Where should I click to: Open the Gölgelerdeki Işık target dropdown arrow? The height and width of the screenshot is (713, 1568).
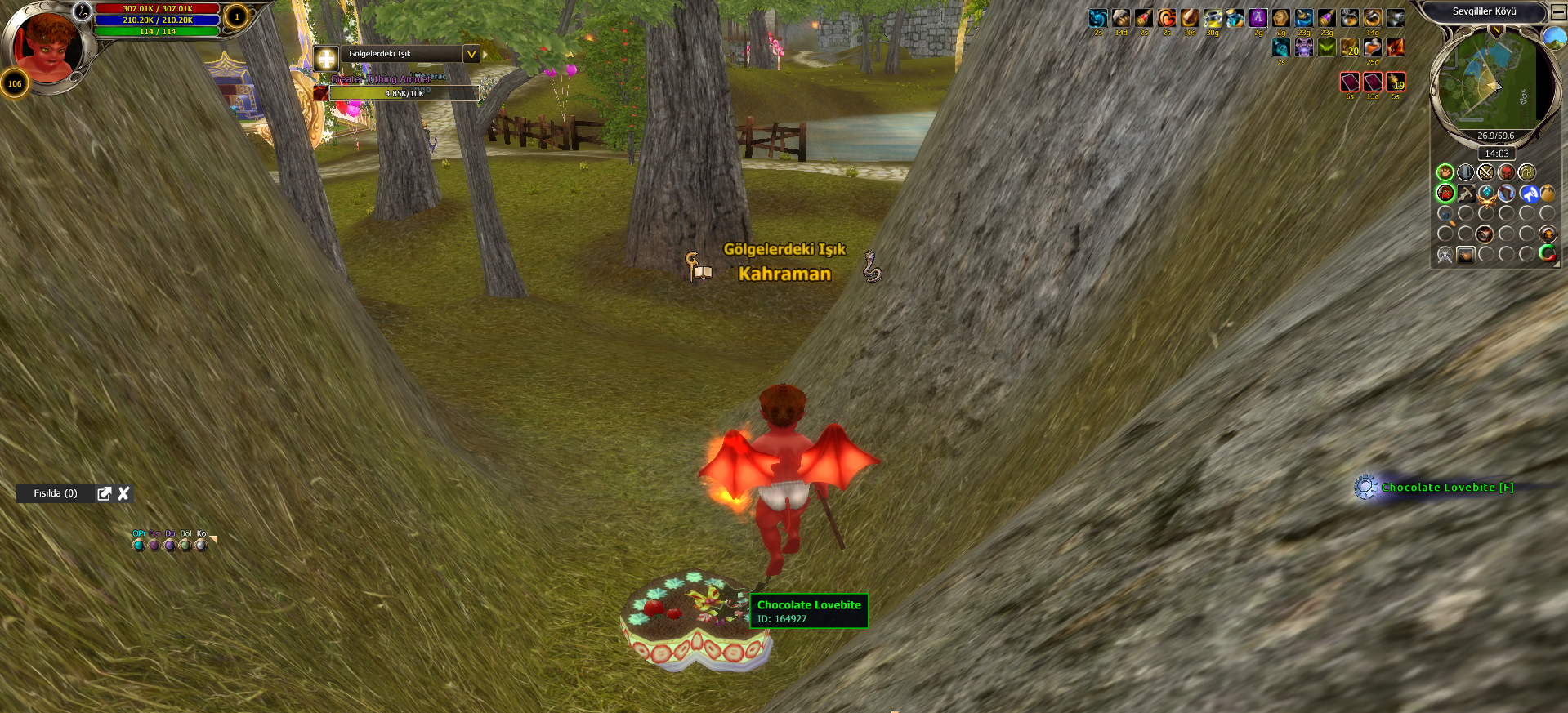click(x=471, y=54)
